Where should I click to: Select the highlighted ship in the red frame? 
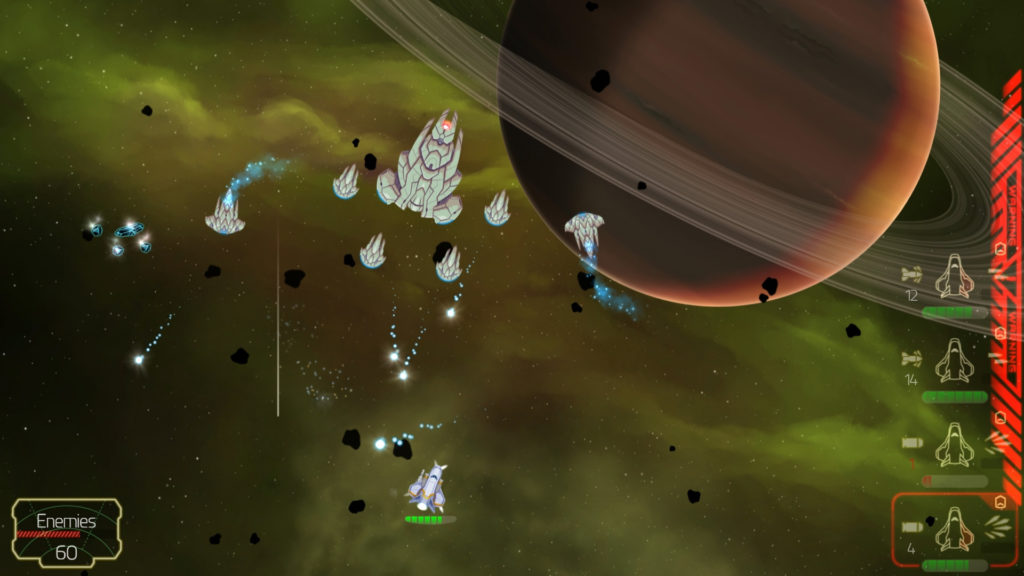(953, 530)
